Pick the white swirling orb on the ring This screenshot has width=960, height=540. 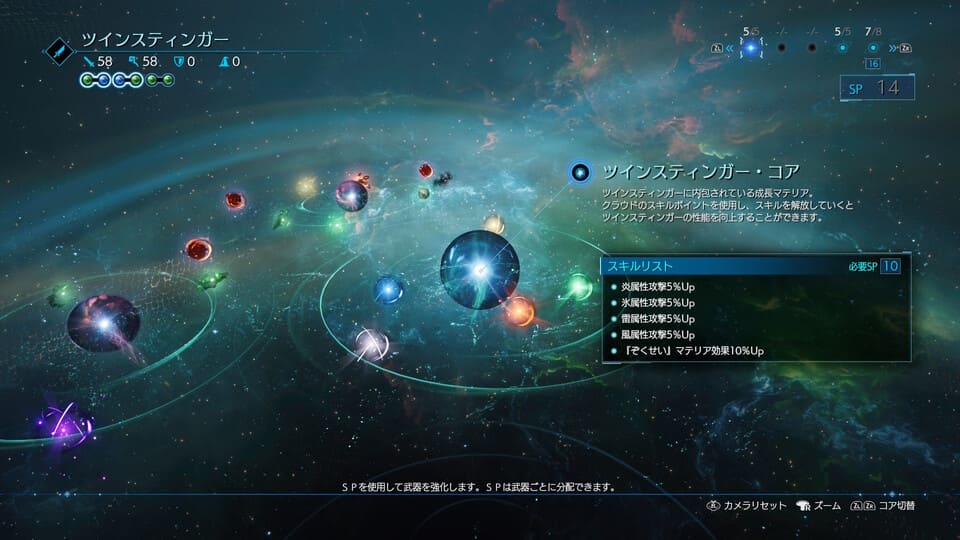click(x=371, y=345)
